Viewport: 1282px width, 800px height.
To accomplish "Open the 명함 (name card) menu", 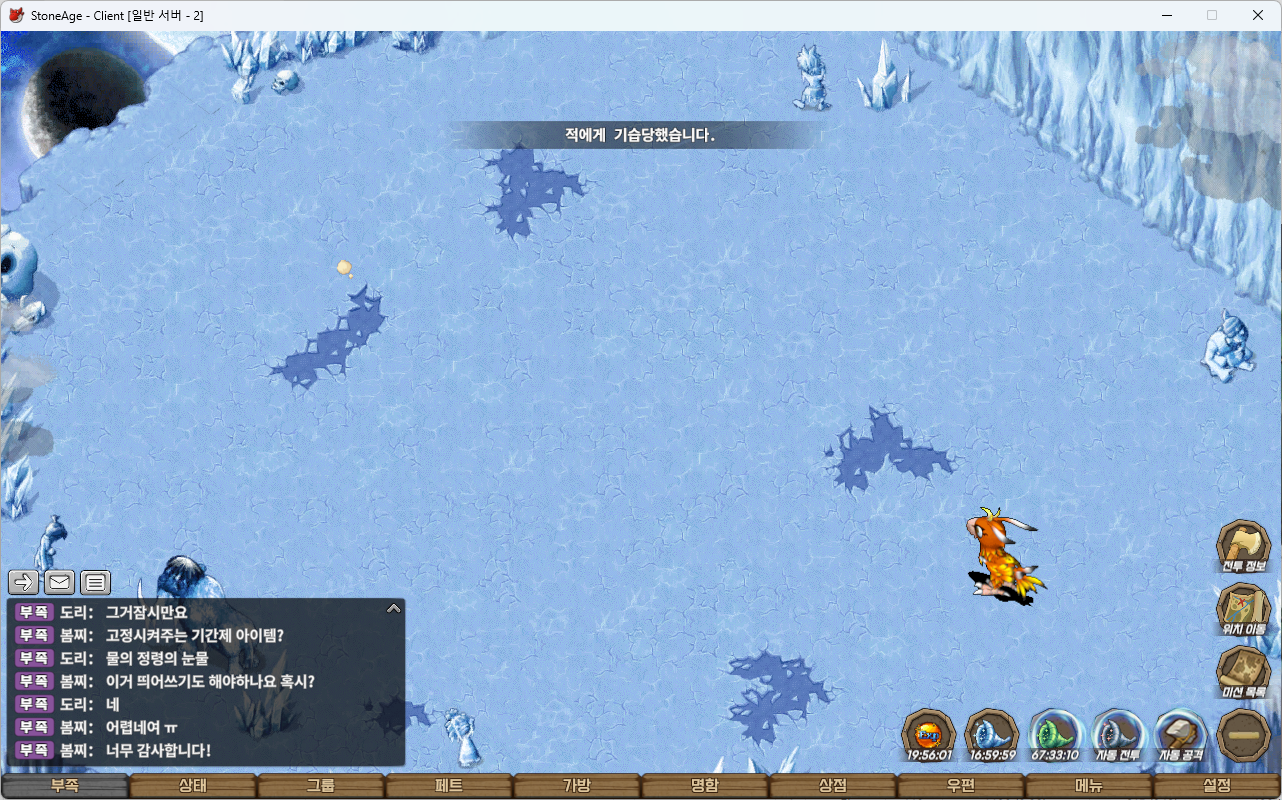I will [x=705, y=786].
